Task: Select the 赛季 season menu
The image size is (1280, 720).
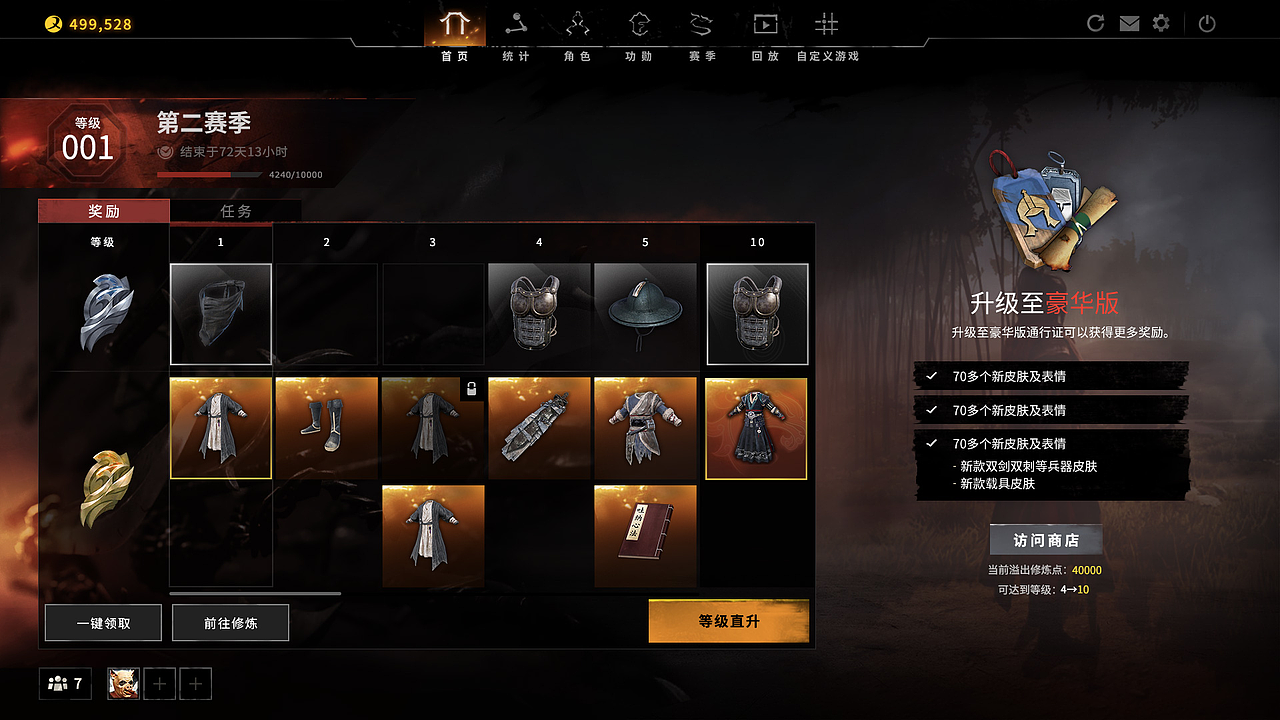Action: (702, 33)
